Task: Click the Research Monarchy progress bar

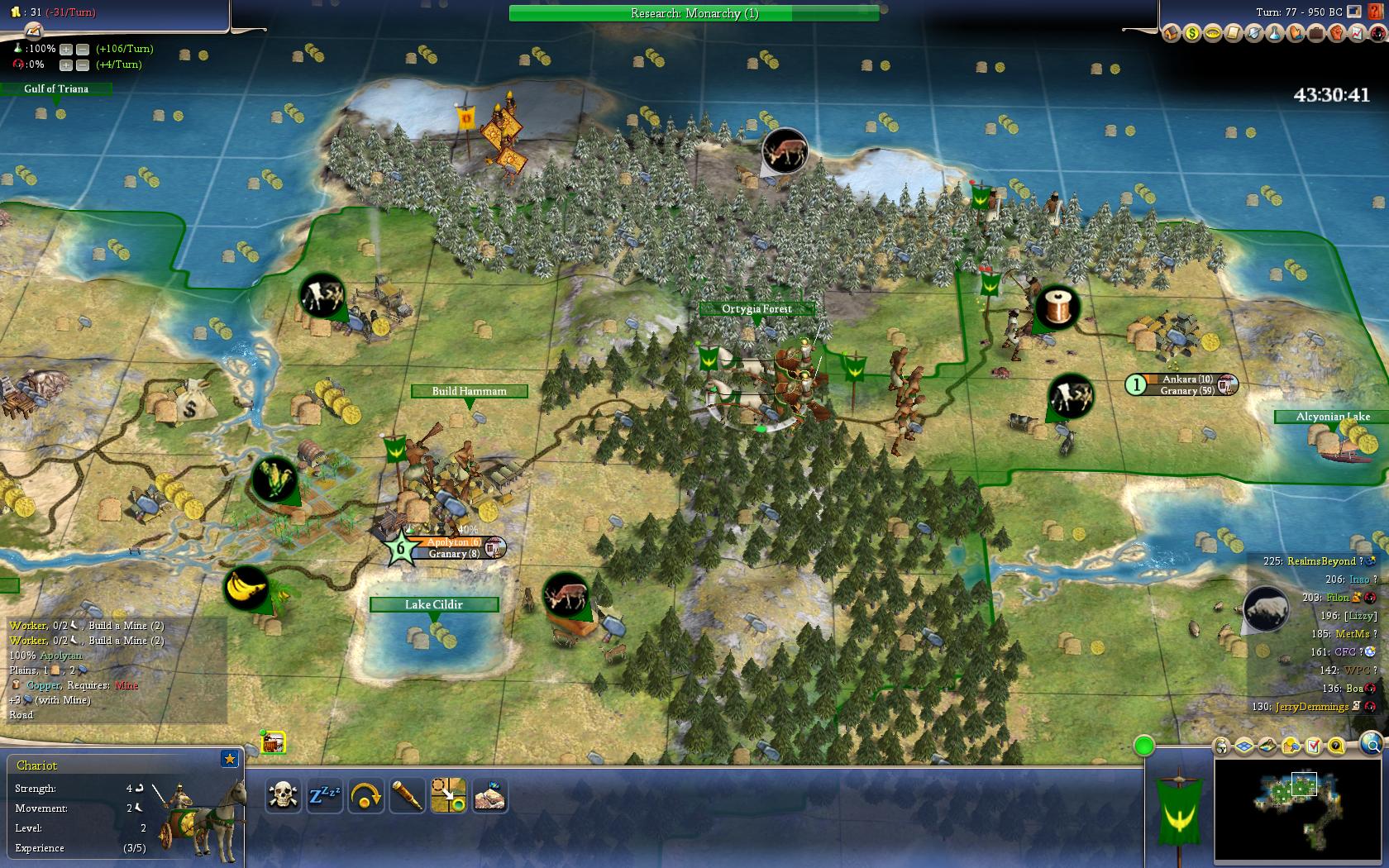Action: [x=694, y=13]
